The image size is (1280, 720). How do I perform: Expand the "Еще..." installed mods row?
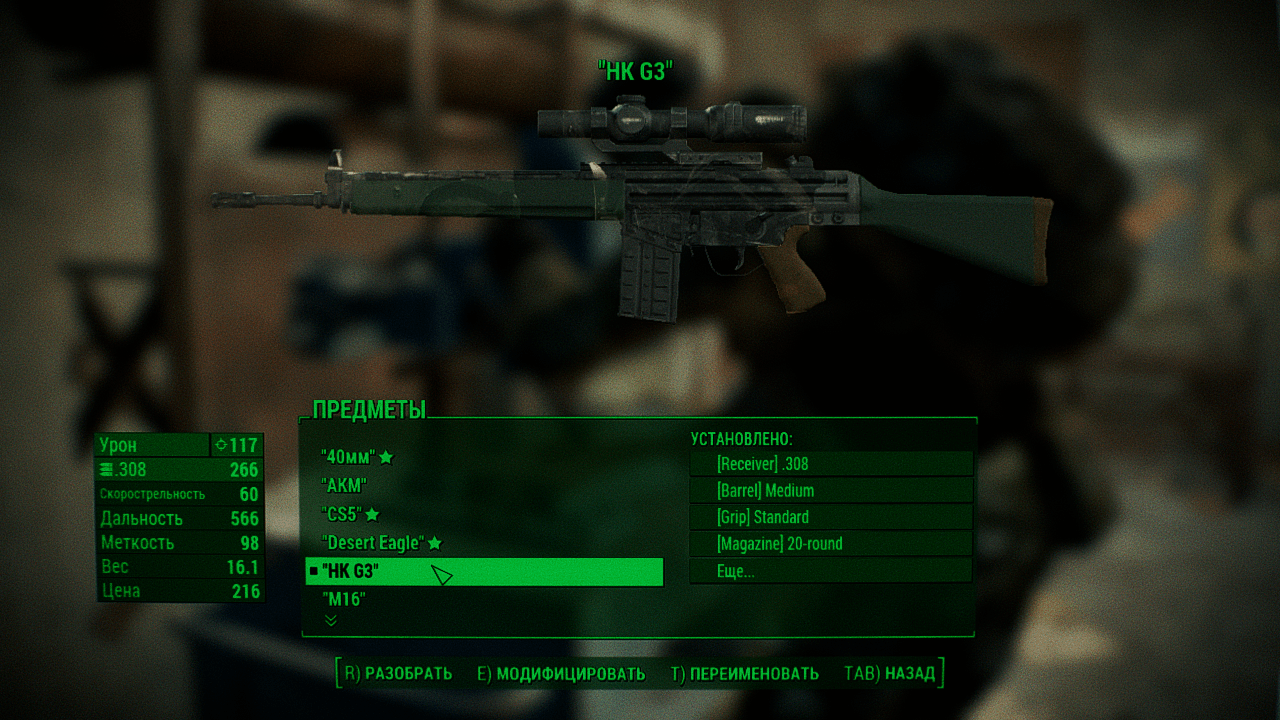(x=830, y=571)
